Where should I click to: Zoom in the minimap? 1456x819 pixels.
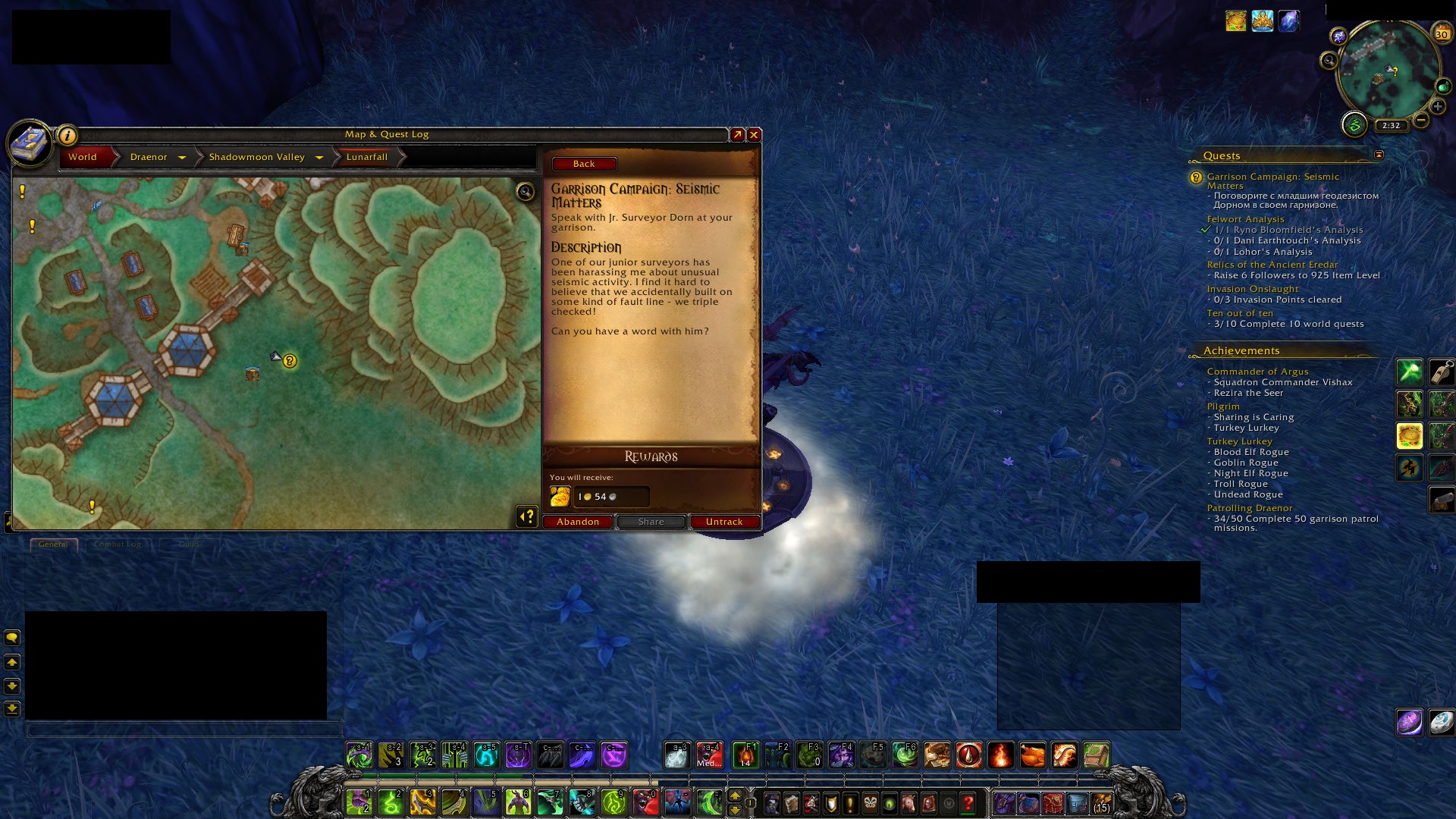click(1438, 107)
